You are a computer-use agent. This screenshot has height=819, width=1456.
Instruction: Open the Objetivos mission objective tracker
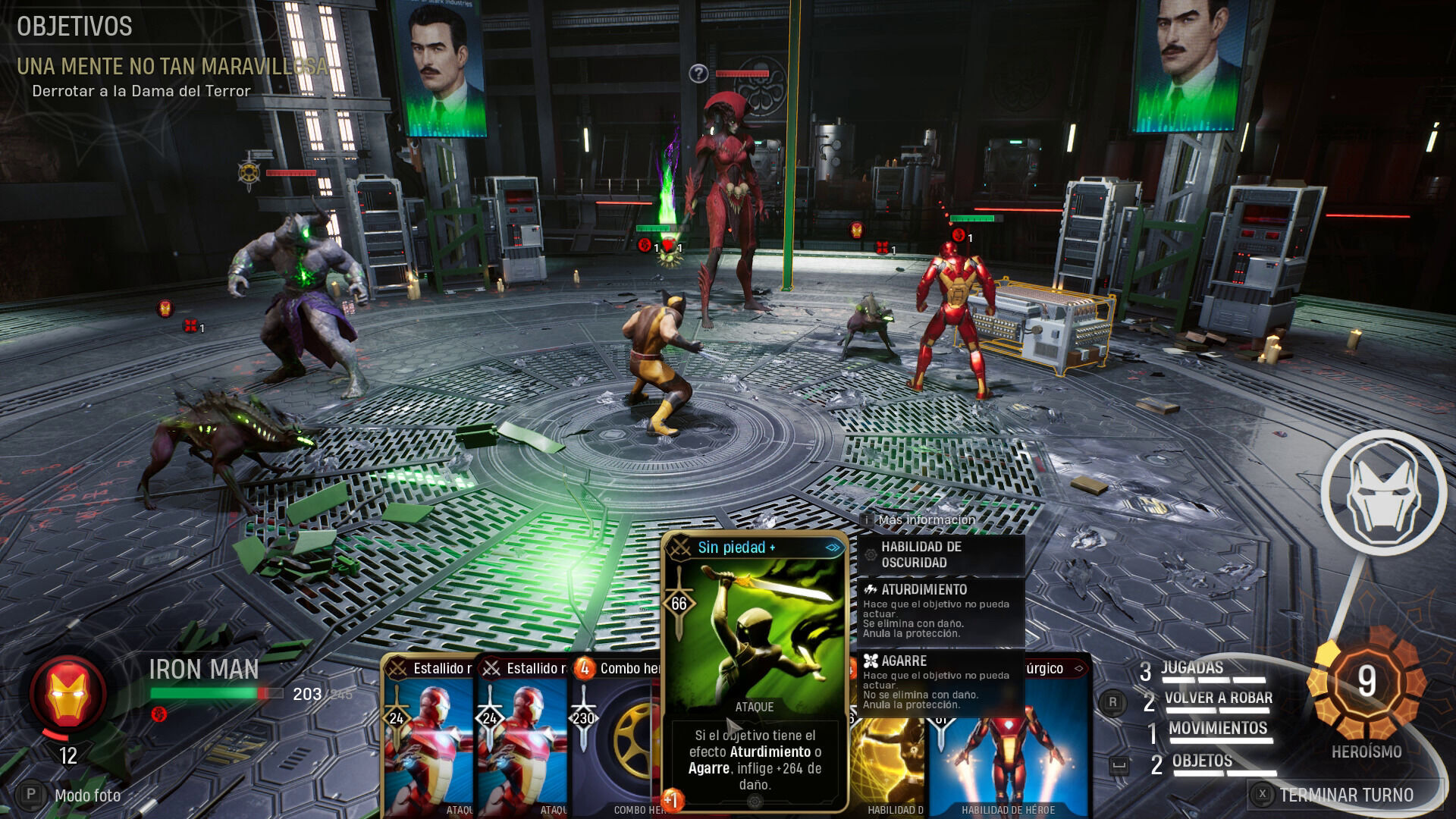74,27
